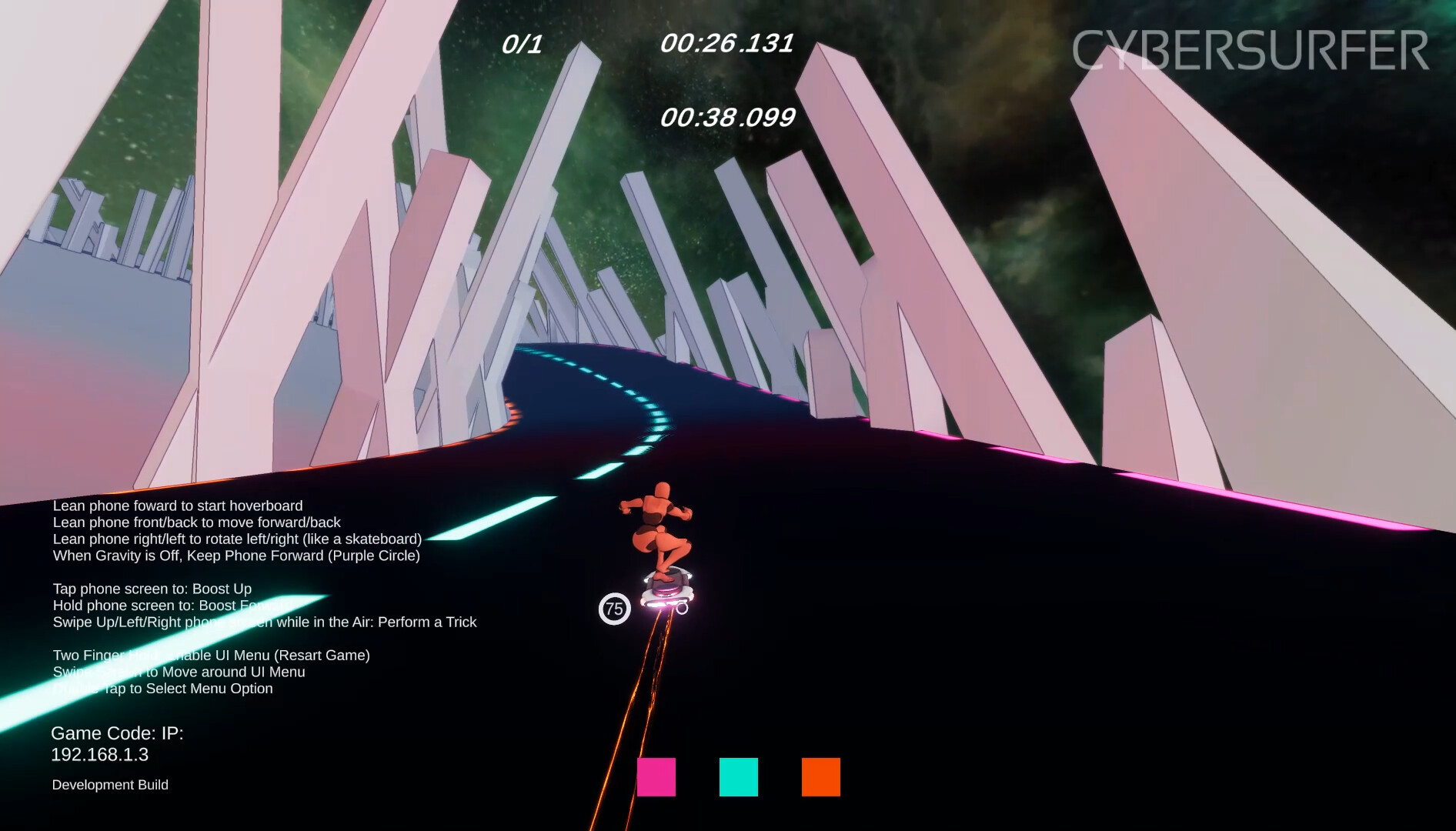
Task: Click the 'Development Build' label
Action: point(110,785)
